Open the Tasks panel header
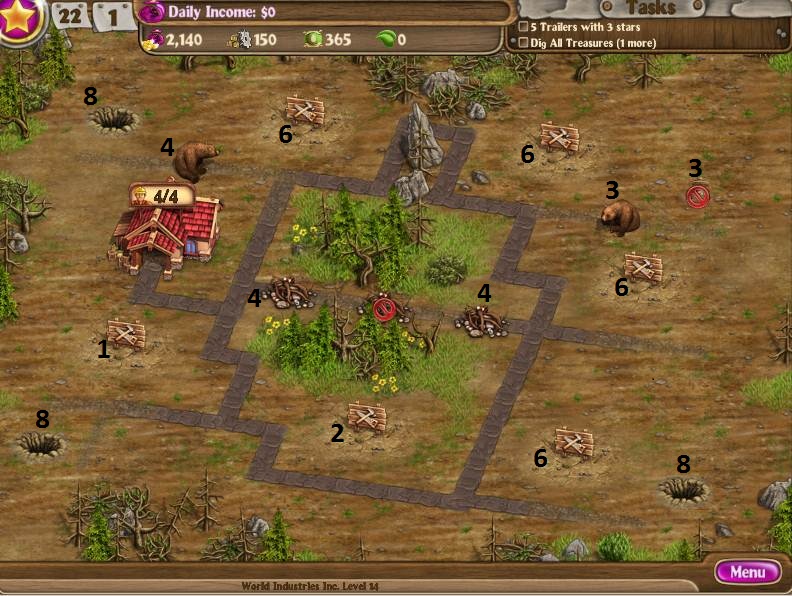 click(x=650, y=8)
